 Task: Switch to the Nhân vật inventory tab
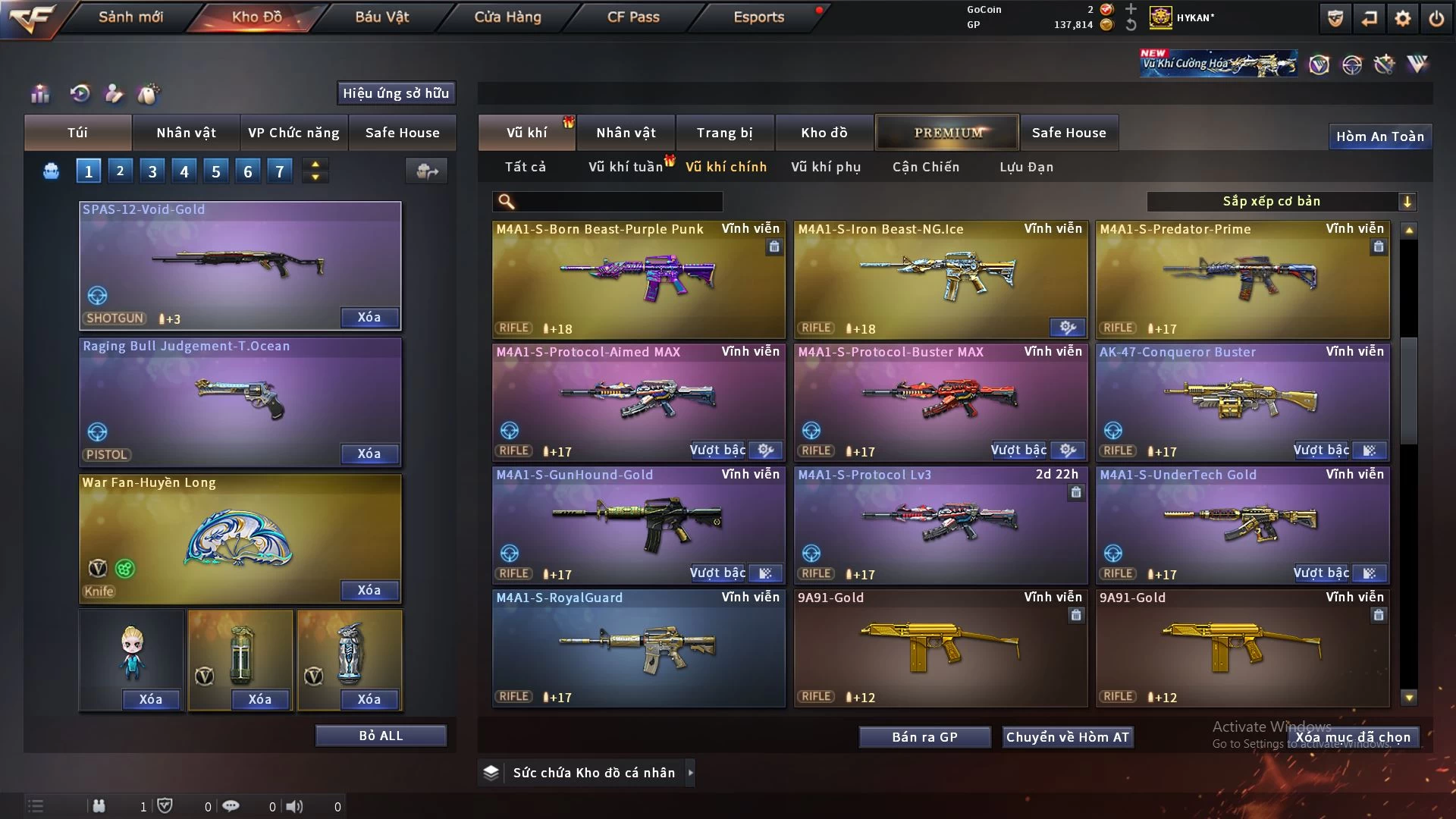pyautogui.click(x=626, y=133)
